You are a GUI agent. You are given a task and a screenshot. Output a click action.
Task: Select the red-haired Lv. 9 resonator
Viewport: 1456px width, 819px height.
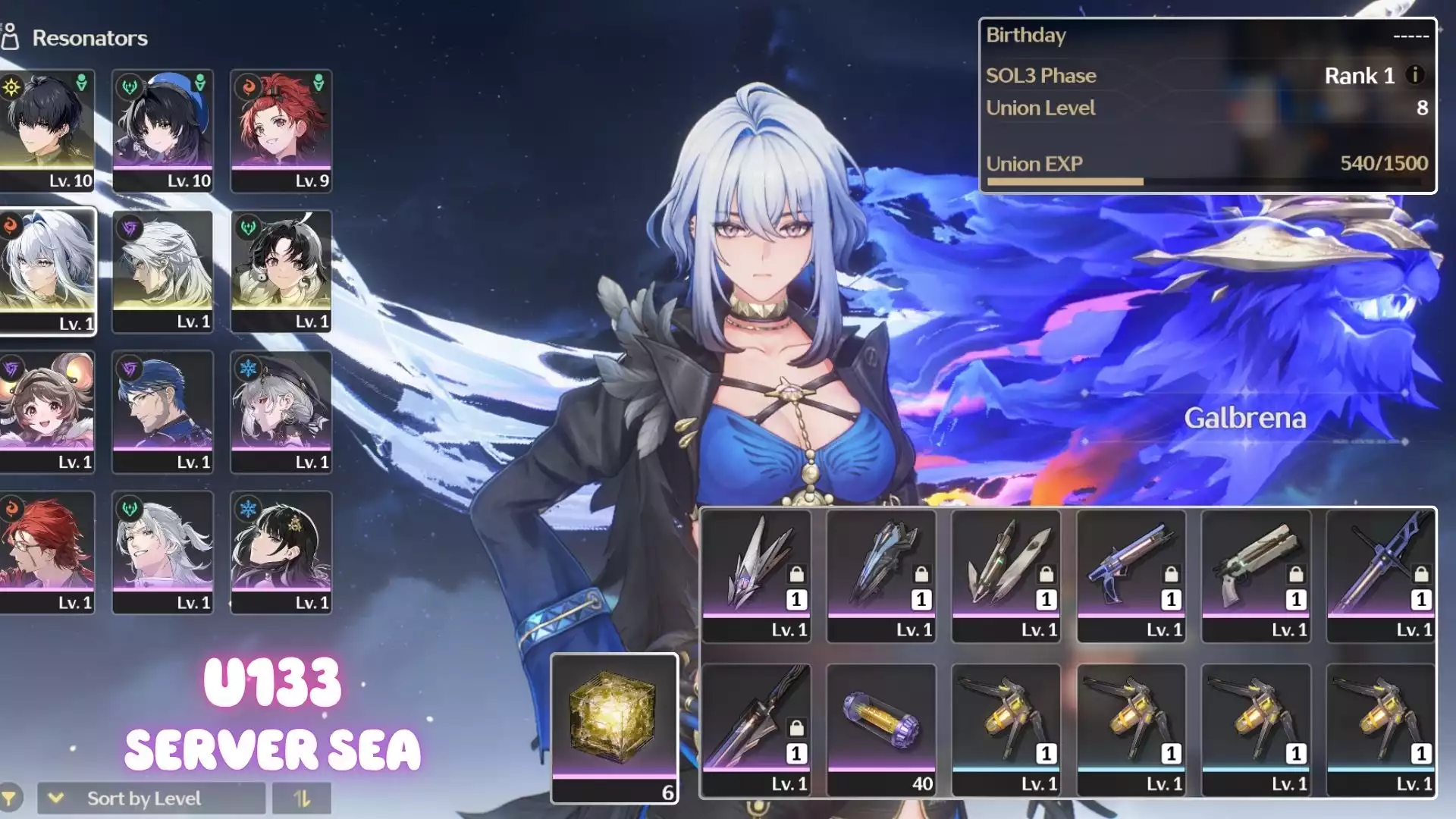[x=281, y=130]
